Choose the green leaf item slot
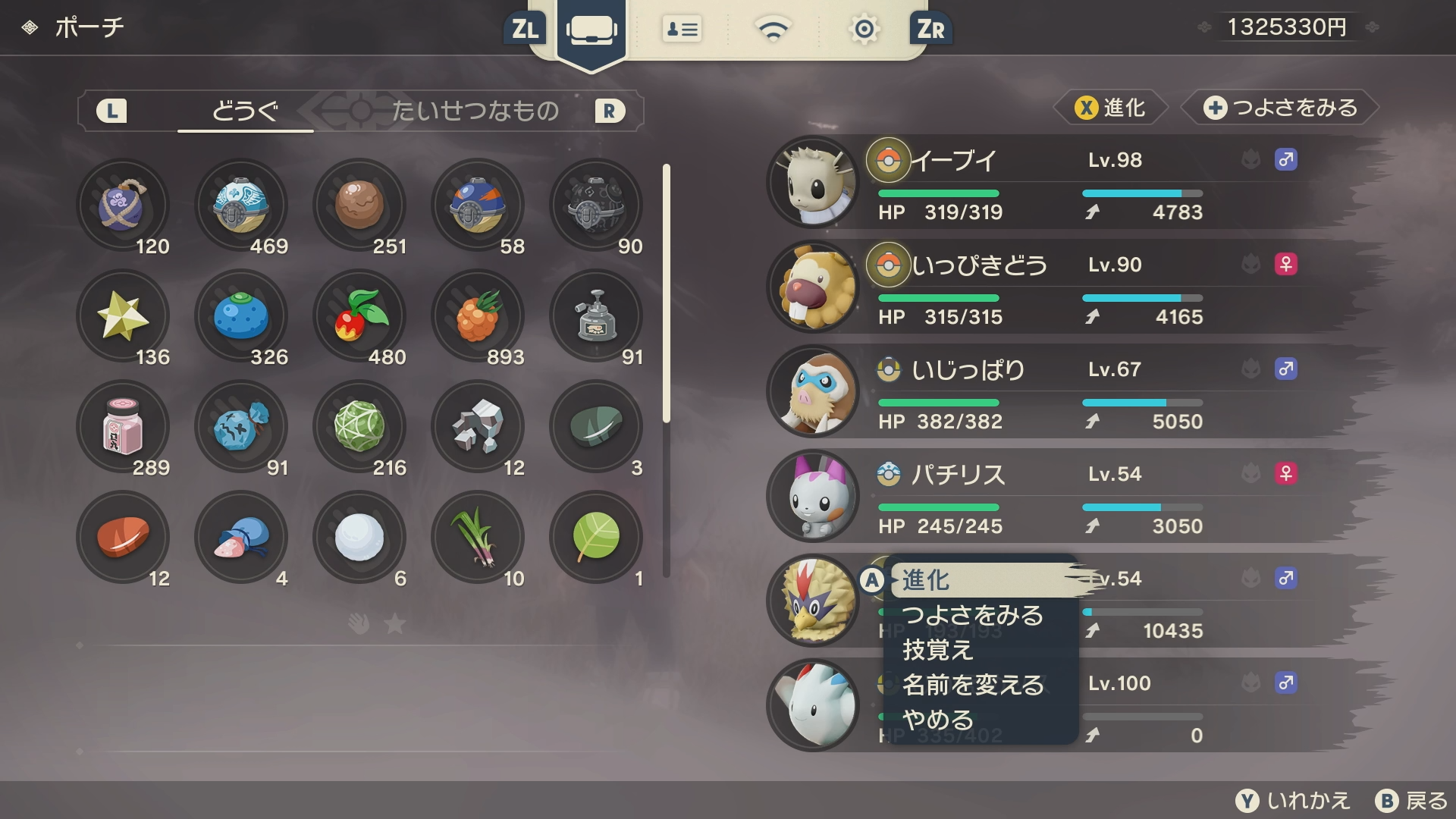The image size is (1456, 819). (596, 538)
